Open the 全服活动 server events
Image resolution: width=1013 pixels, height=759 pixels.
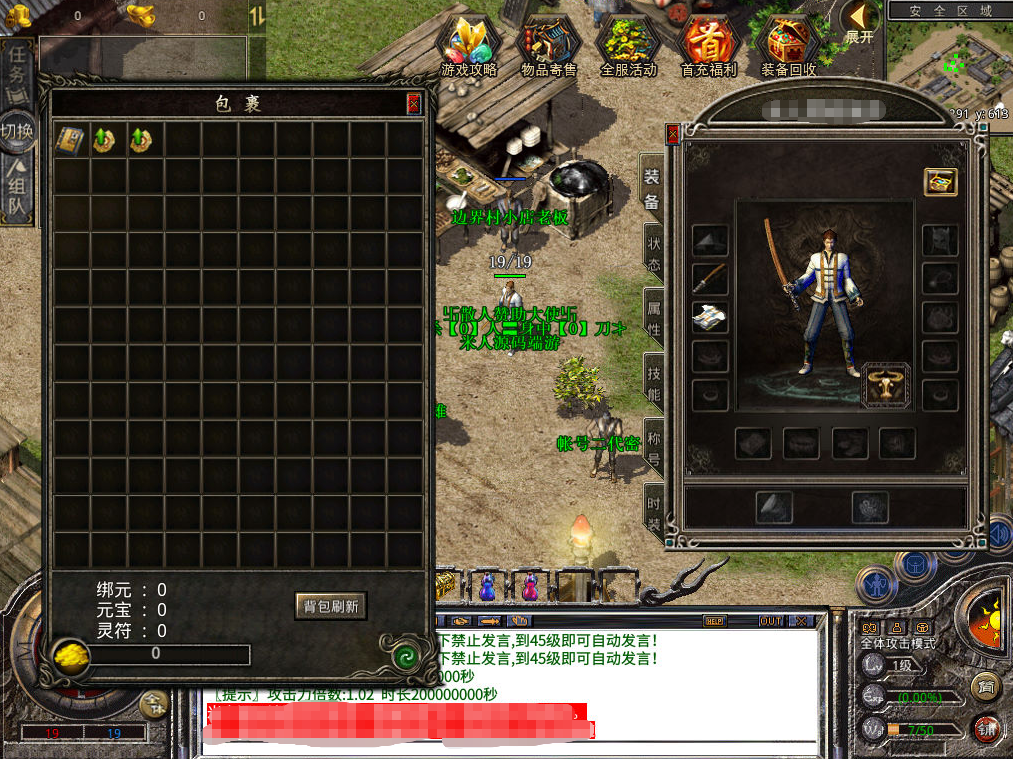click(628, 47)
